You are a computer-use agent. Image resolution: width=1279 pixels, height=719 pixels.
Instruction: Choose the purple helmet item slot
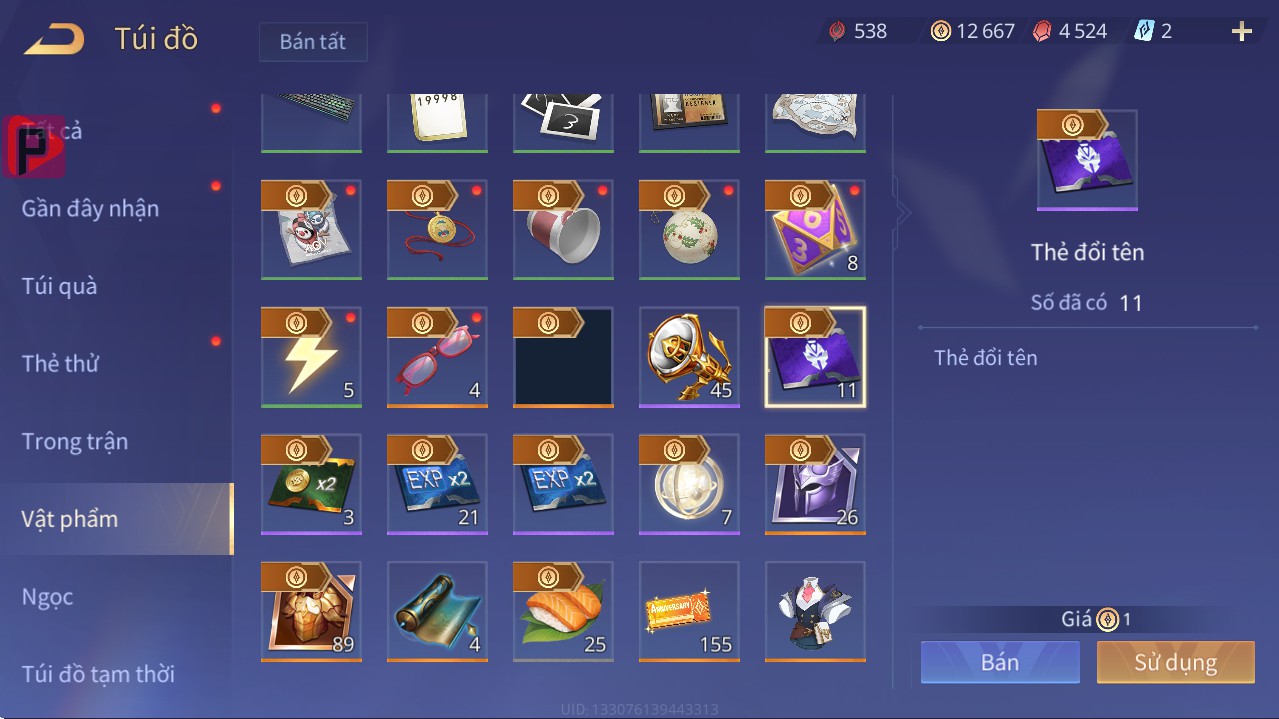(815, 484)
